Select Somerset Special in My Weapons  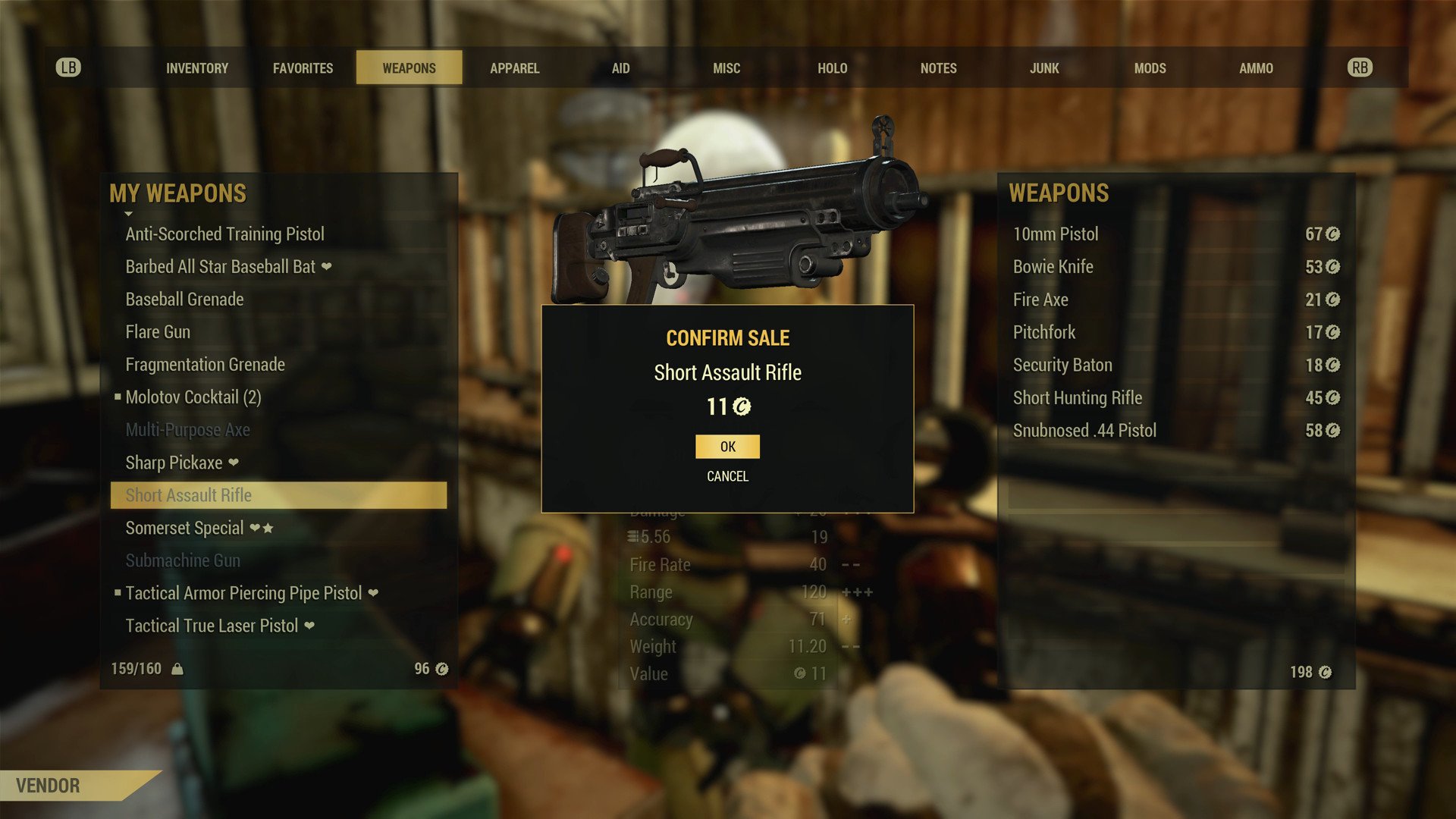(x=185, y=528)
